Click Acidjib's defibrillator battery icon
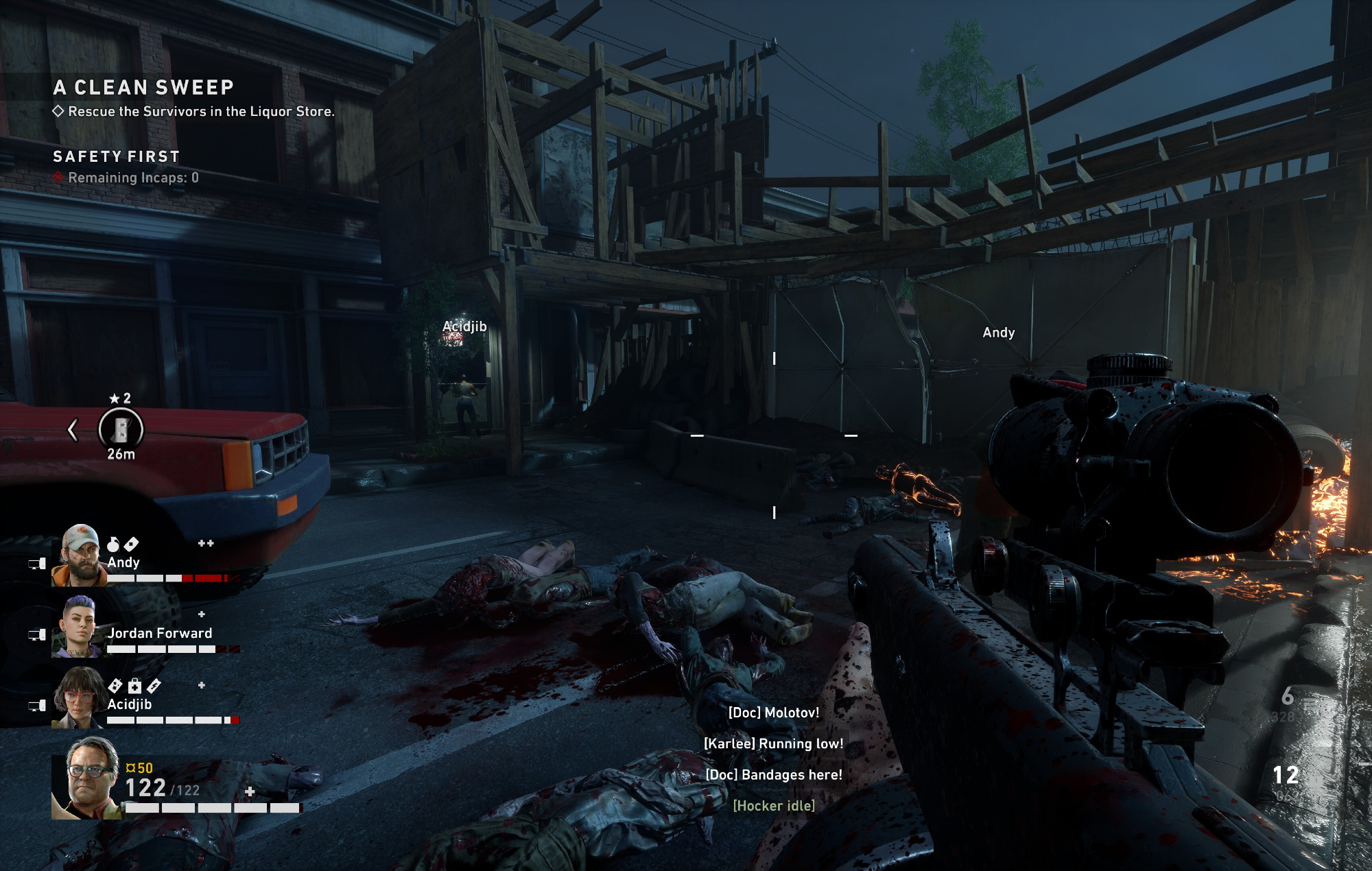Image resolution: width=1372 pixels, height=871 pixels. pos(154,686)
